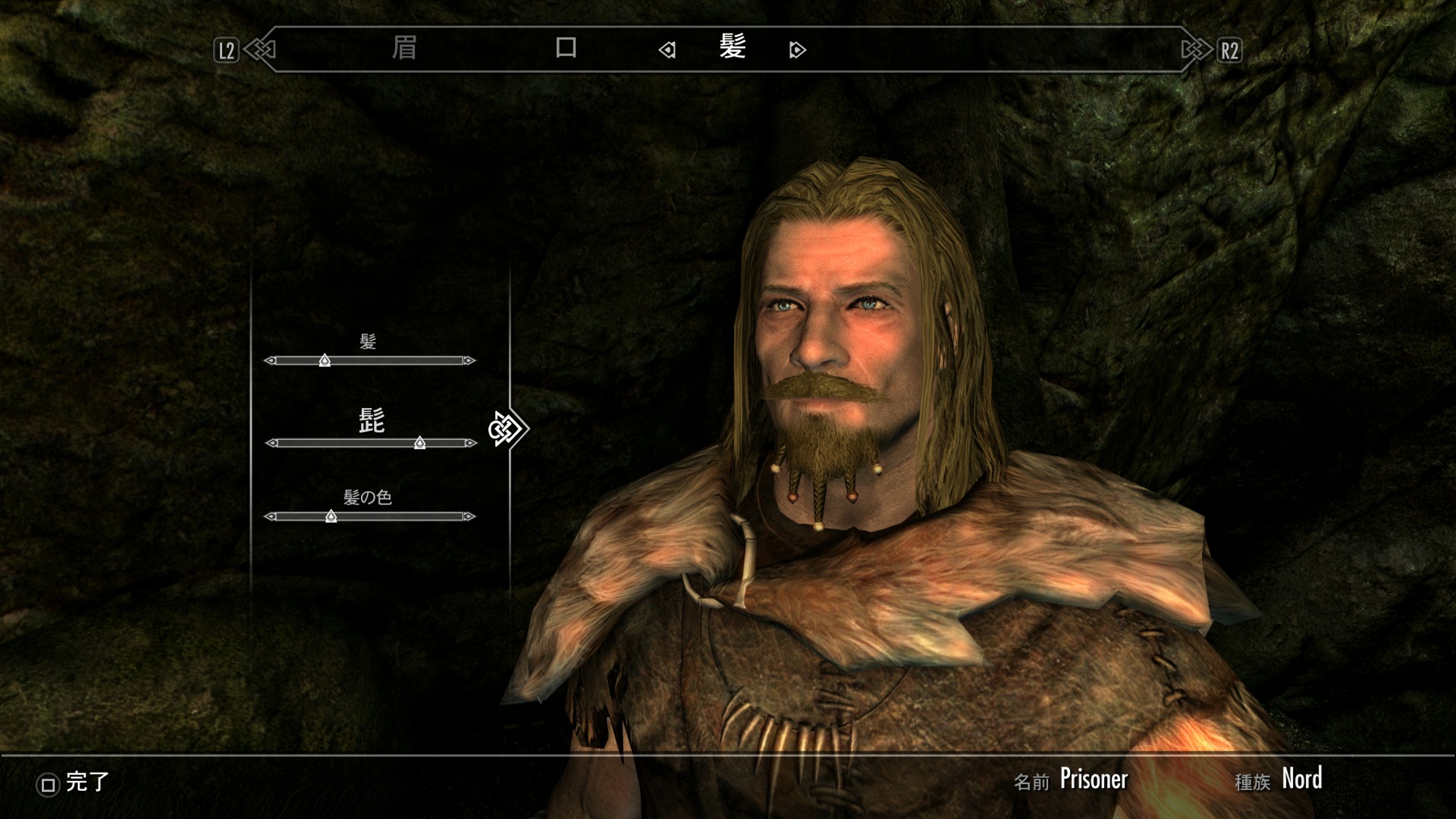This screenshot has width=1456, height=819.
Task: Click the left arrow beside 髪 heading
Action: click(667, 50)
